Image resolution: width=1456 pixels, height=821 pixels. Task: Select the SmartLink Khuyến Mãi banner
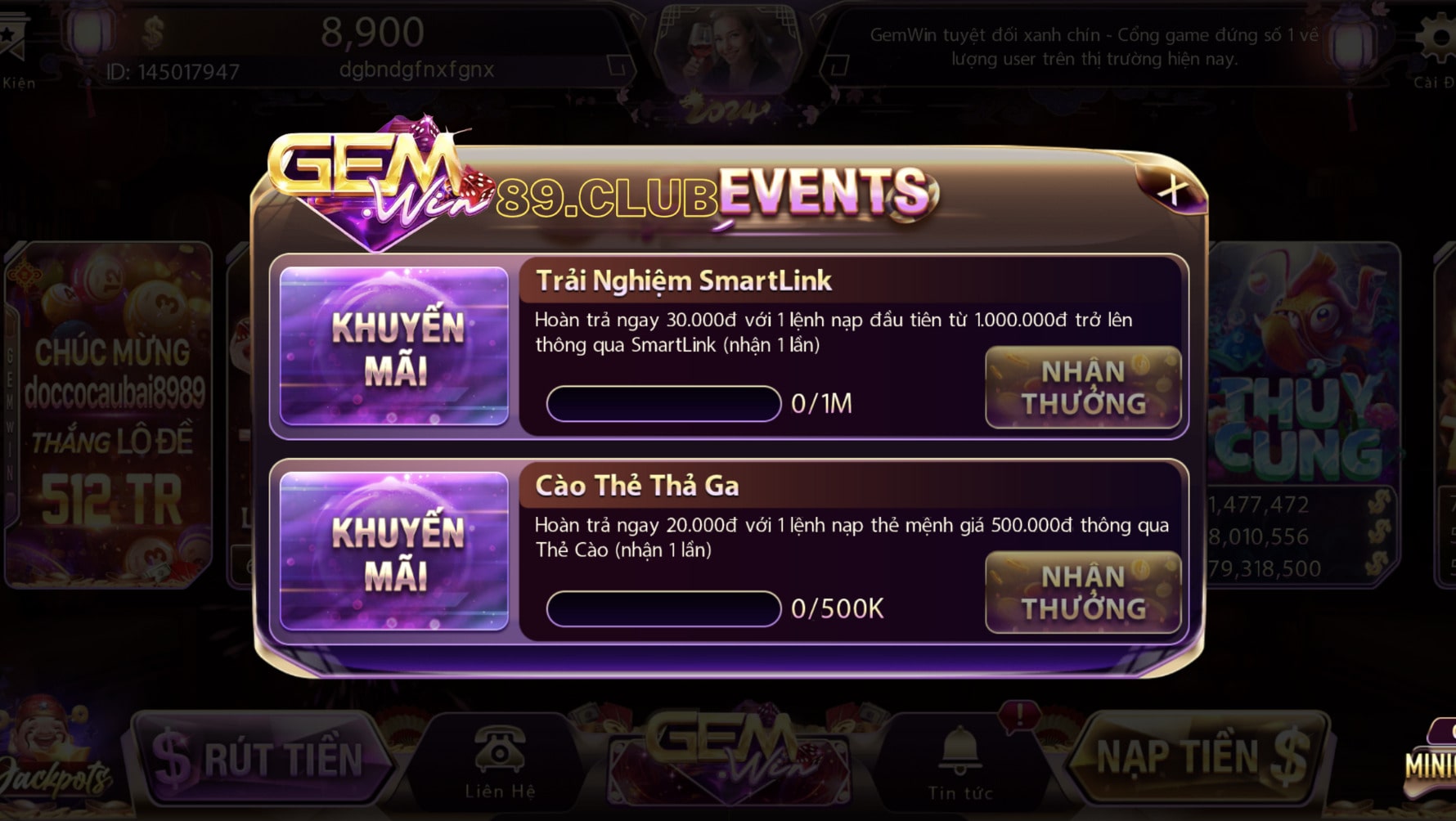394,347
